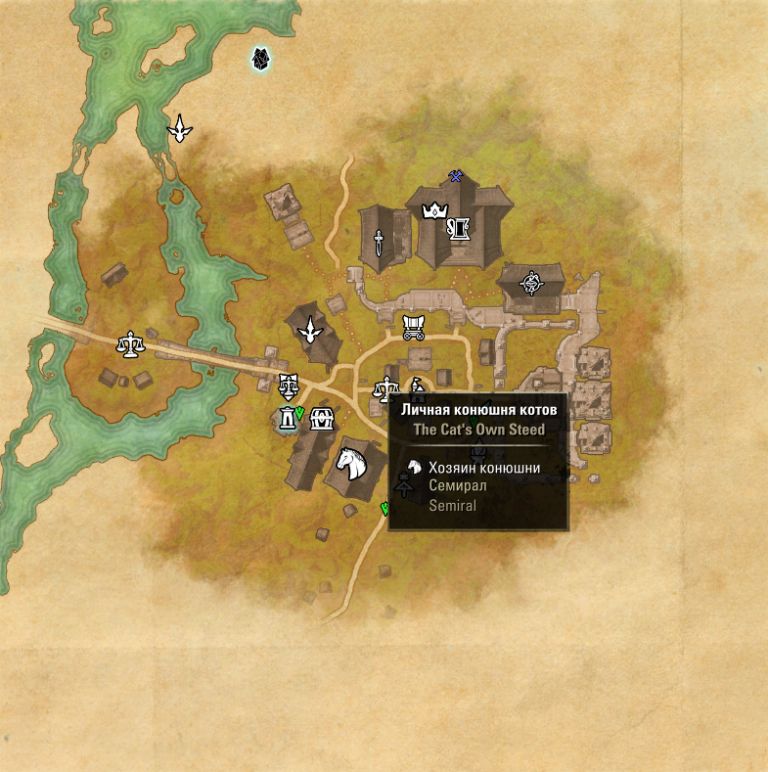Select the covered wagon marker
This screenshot has width=768, height=772.
(413, 326)
